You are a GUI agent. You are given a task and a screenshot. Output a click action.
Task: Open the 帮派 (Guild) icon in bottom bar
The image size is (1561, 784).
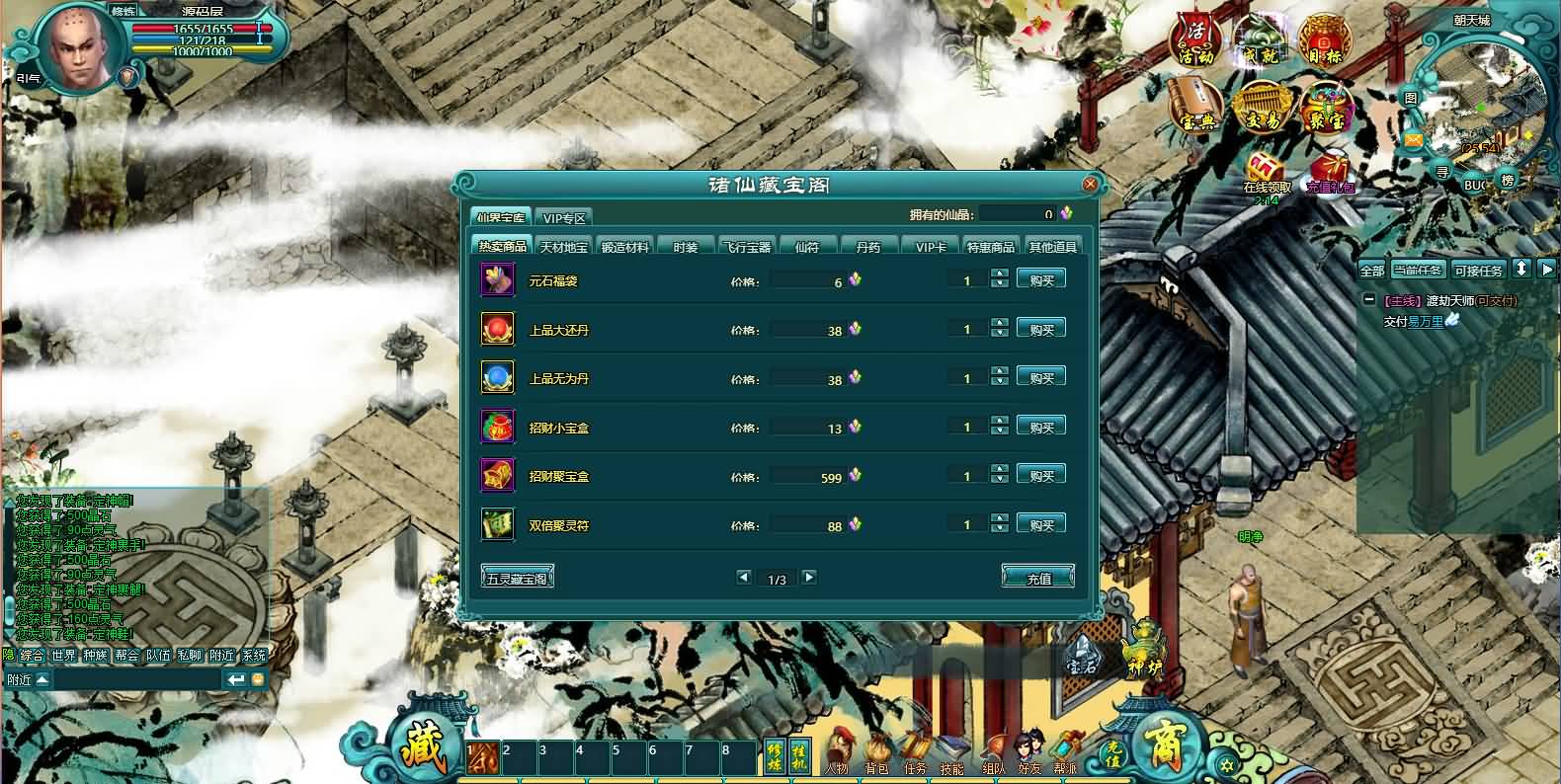pyautogui.click(x=1065, y=750)
